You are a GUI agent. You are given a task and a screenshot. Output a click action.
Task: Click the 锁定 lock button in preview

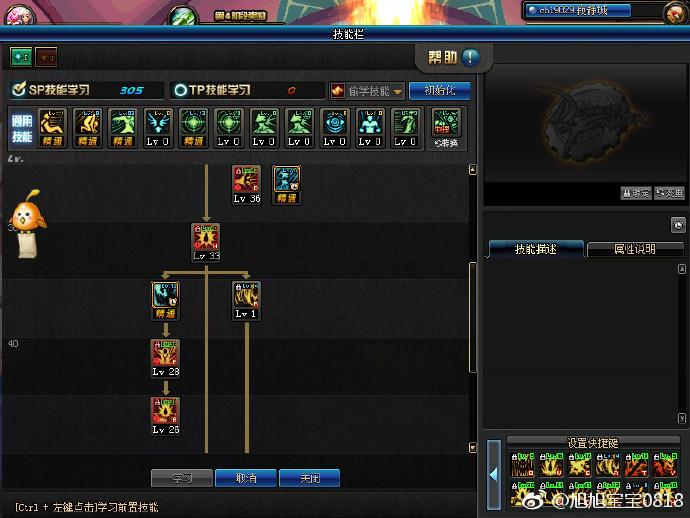636,193
